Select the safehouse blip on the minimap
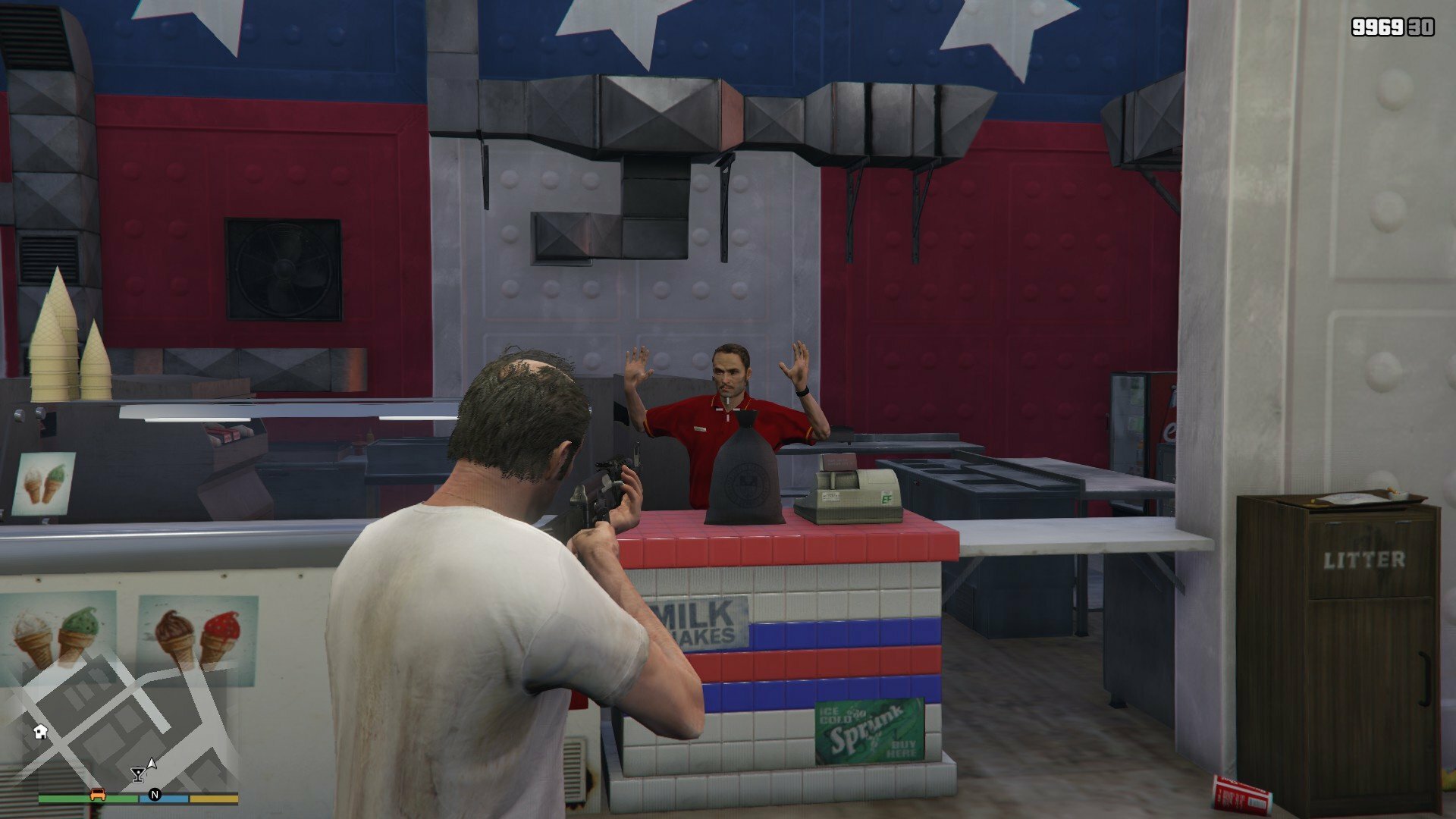Screen dimensions: 1456x819 41,731
